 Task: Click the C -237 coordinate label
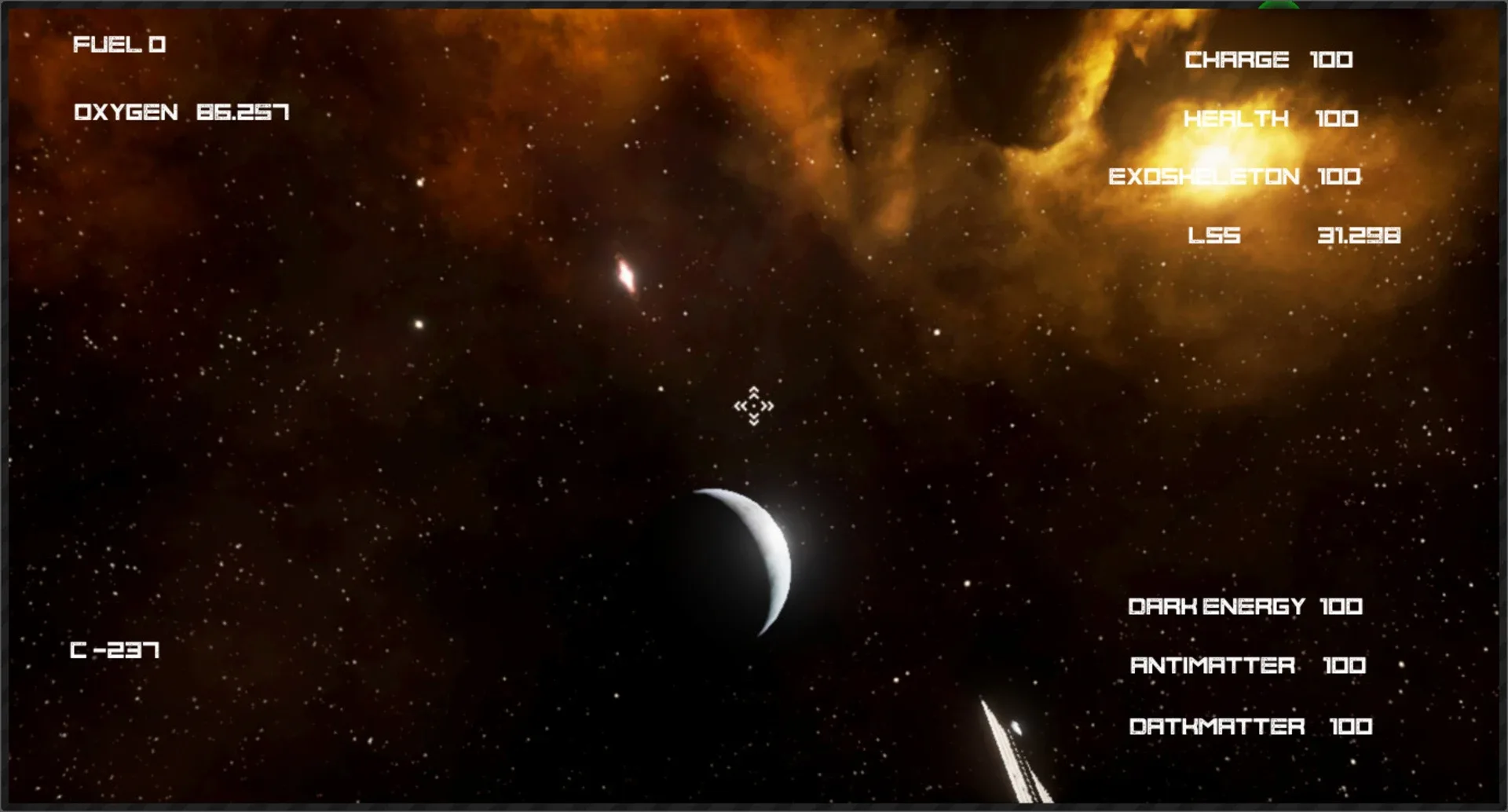pyautogui.click(x=114, y=650)
